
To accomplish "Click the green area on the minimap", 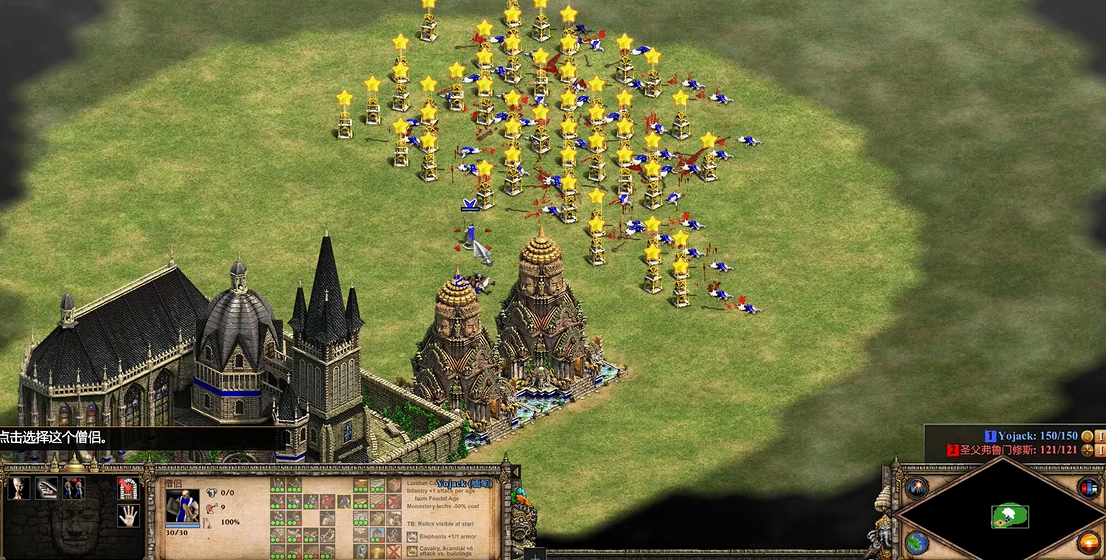I will (1010, 515).
